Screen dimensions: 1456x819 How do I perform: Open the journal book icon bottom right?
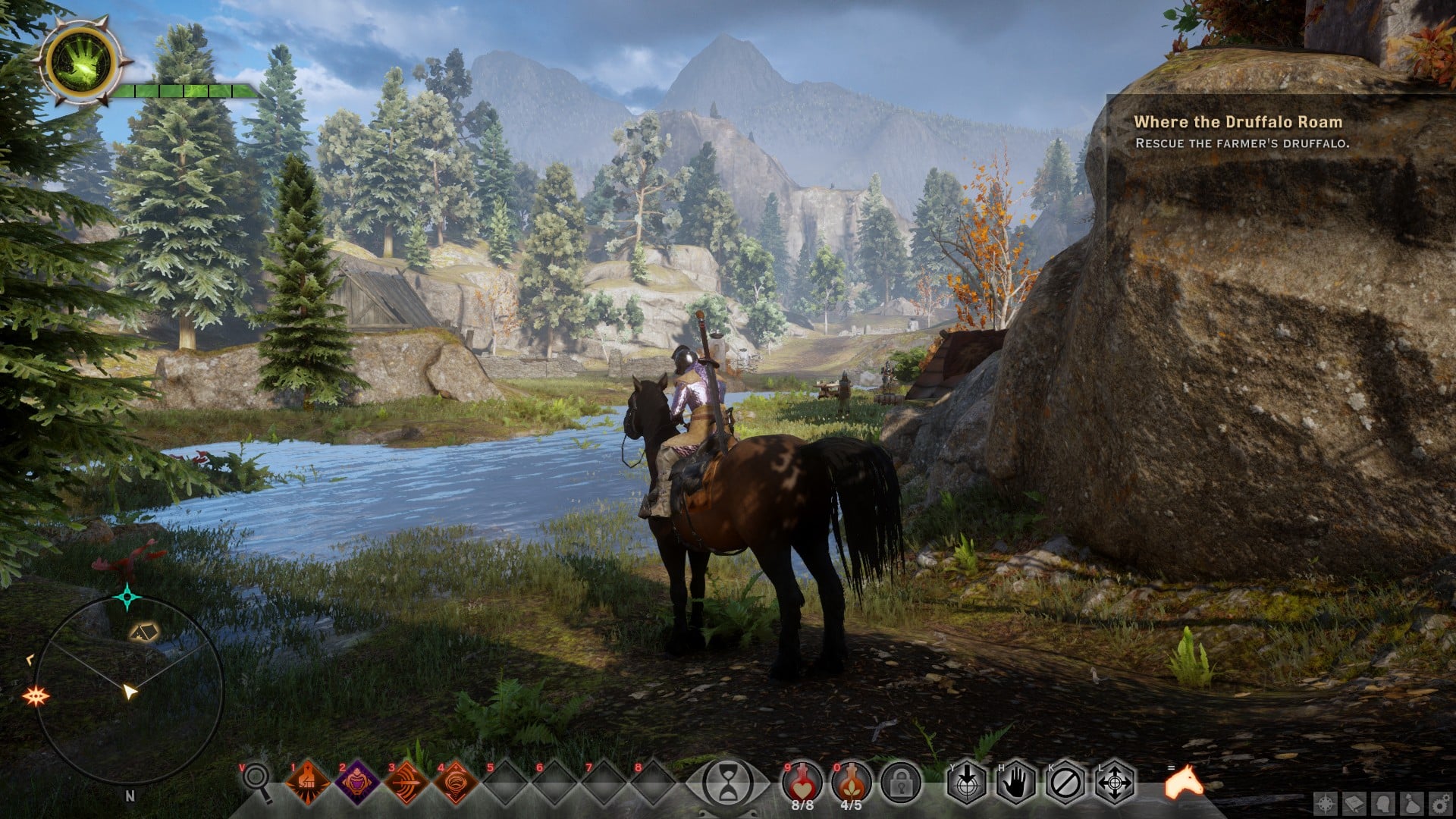1354,805
